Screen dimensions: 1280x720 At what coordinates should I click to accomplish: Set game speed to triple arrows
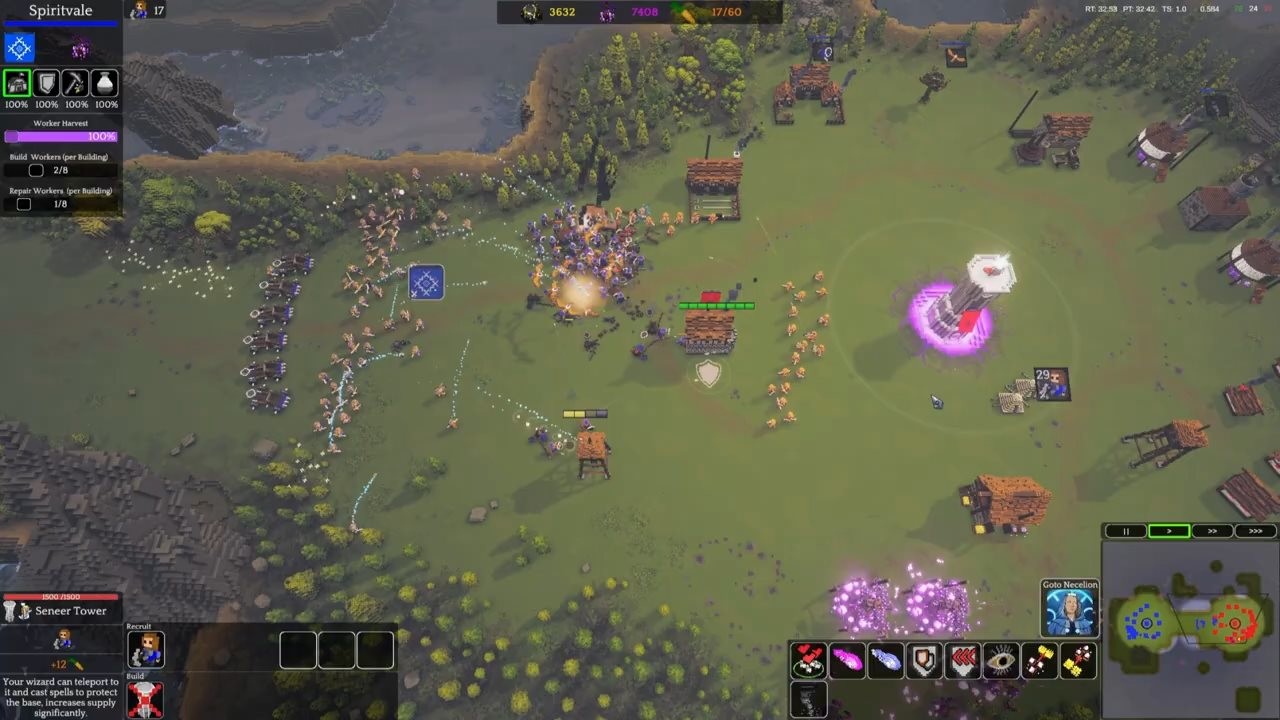[1255, 531]
